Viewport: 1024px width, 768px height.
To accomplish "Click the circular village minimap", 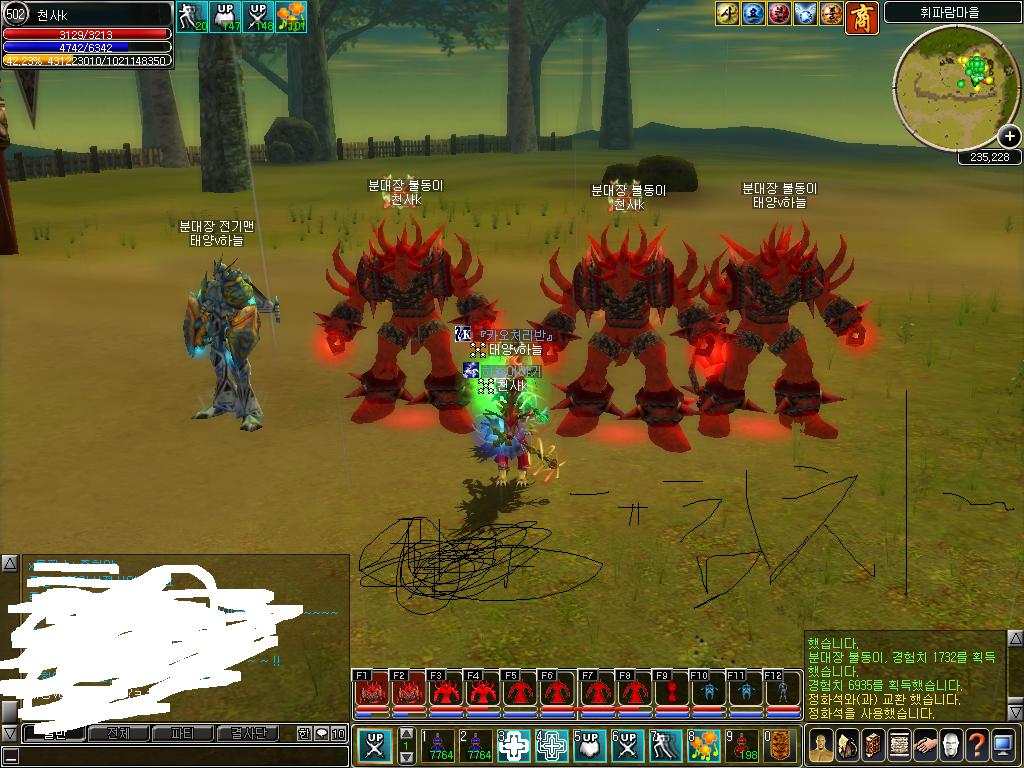I will point(956,88).
